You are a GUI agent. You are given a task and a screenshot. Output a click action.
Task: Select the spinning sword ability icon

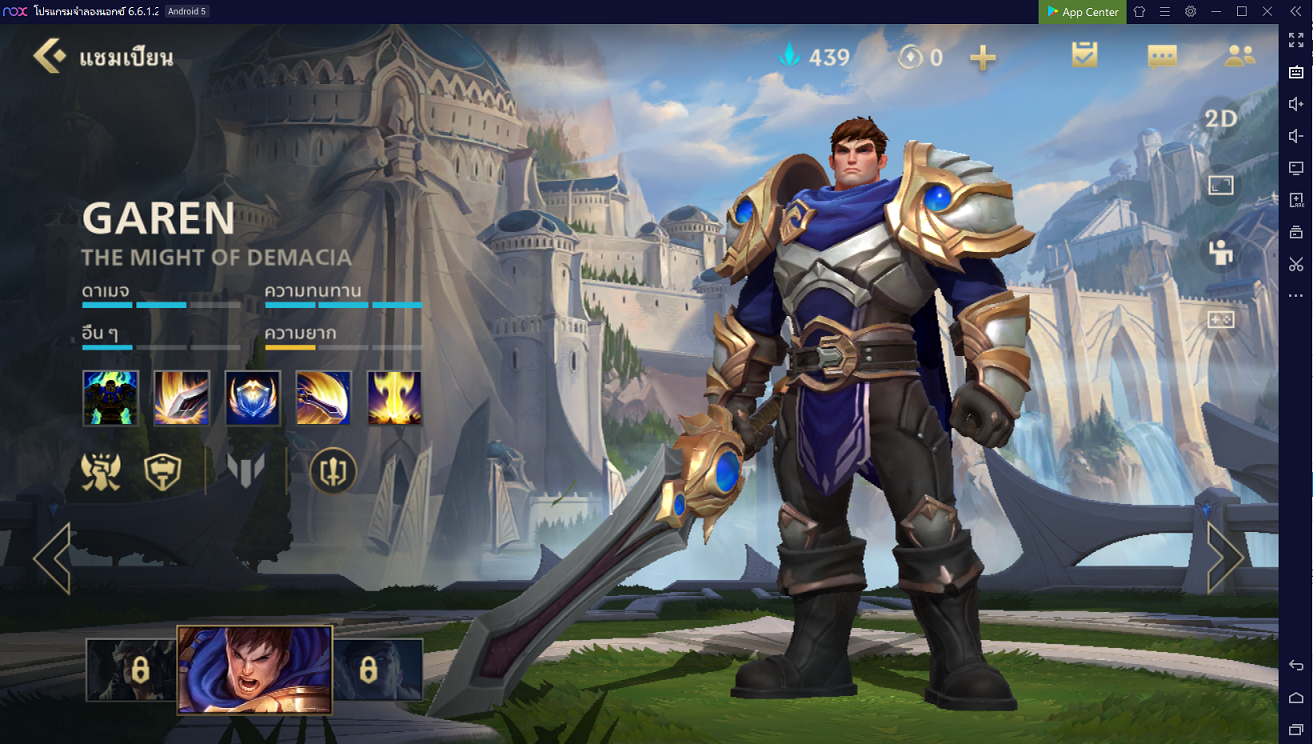323,398
